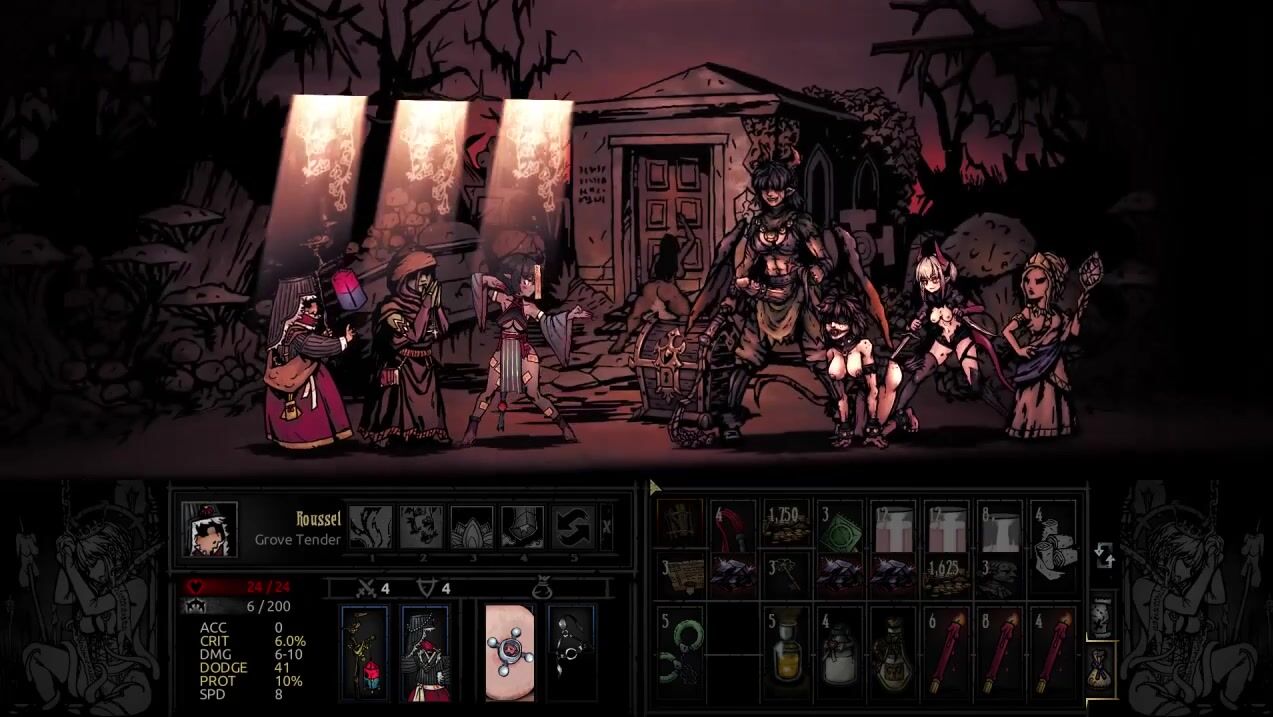Activate the first combat skill with tendrils
This screenshot has height=717, width=1273.
(x=369, y=526)
